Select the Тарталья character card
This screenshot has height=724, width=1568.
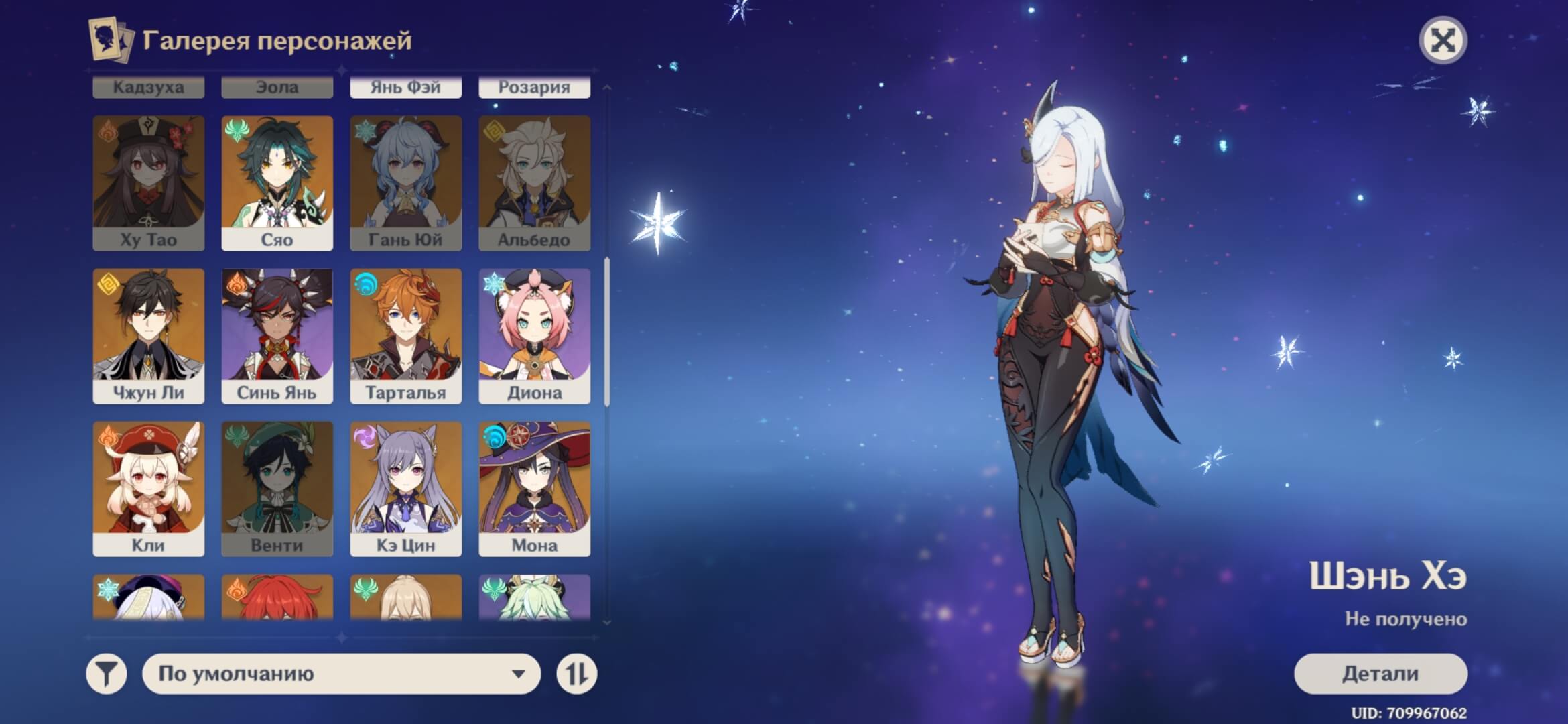tap(405, 336)
